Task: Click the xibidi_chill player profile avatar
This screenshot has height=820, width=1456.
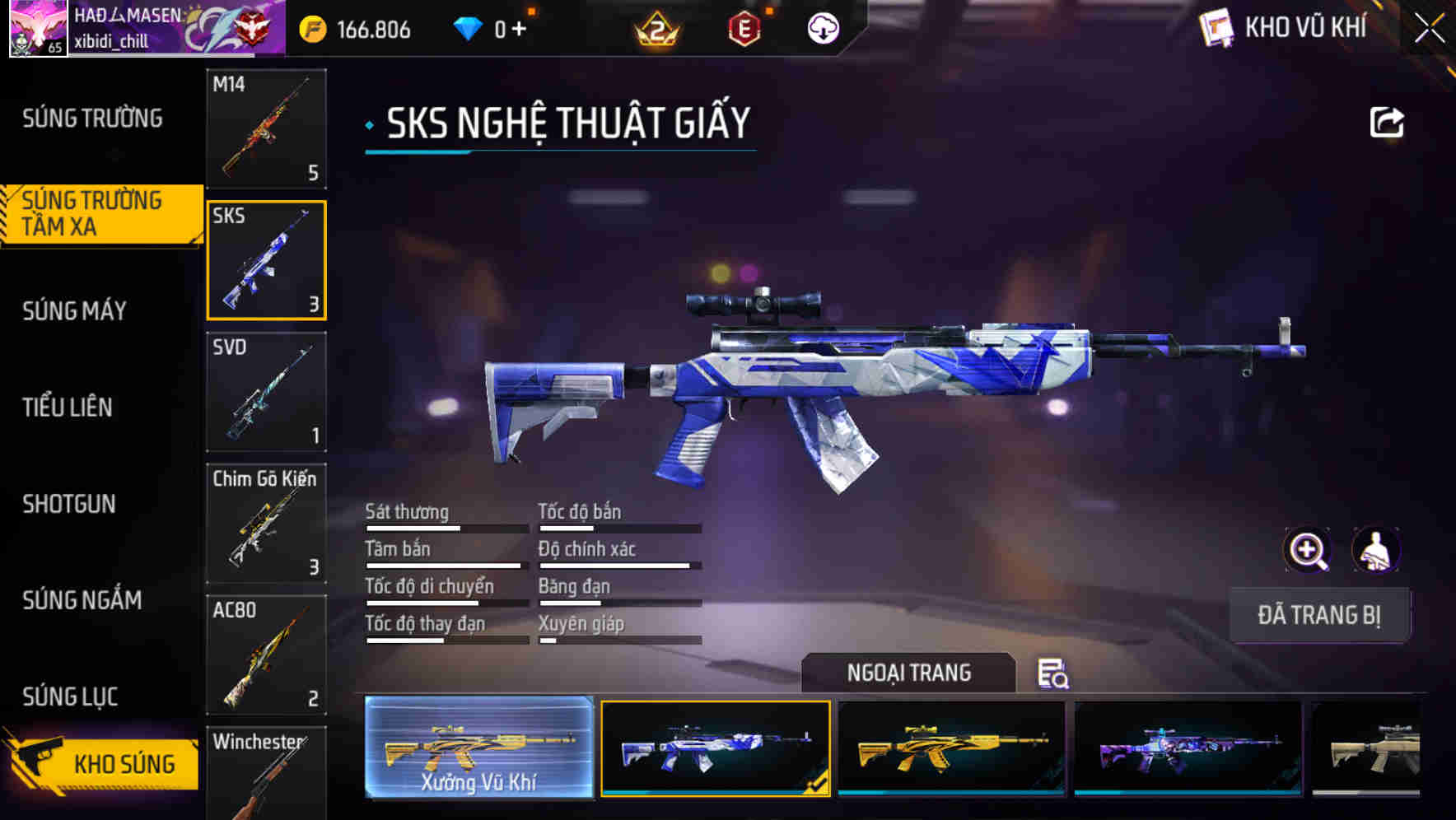Action: pyautogui.click(x=39, y=27)
